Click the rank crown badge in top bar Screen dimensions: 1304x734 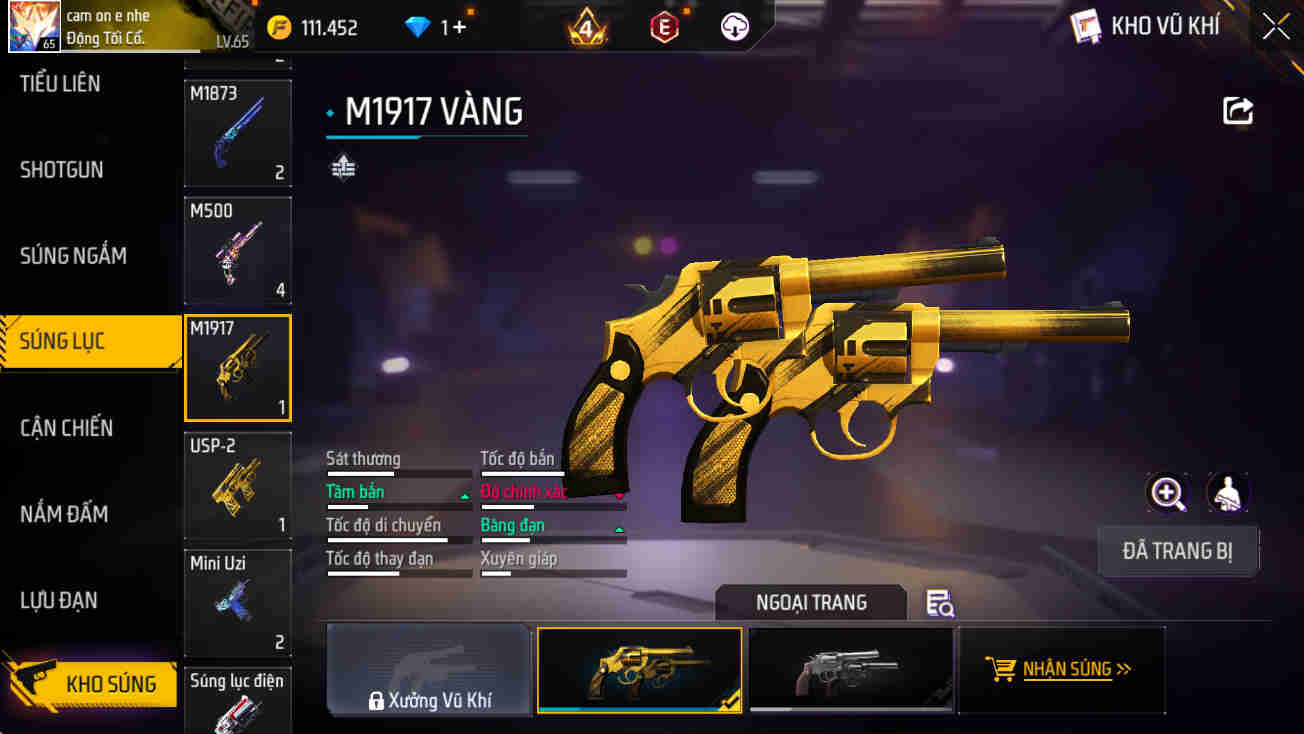click(588, 26)
